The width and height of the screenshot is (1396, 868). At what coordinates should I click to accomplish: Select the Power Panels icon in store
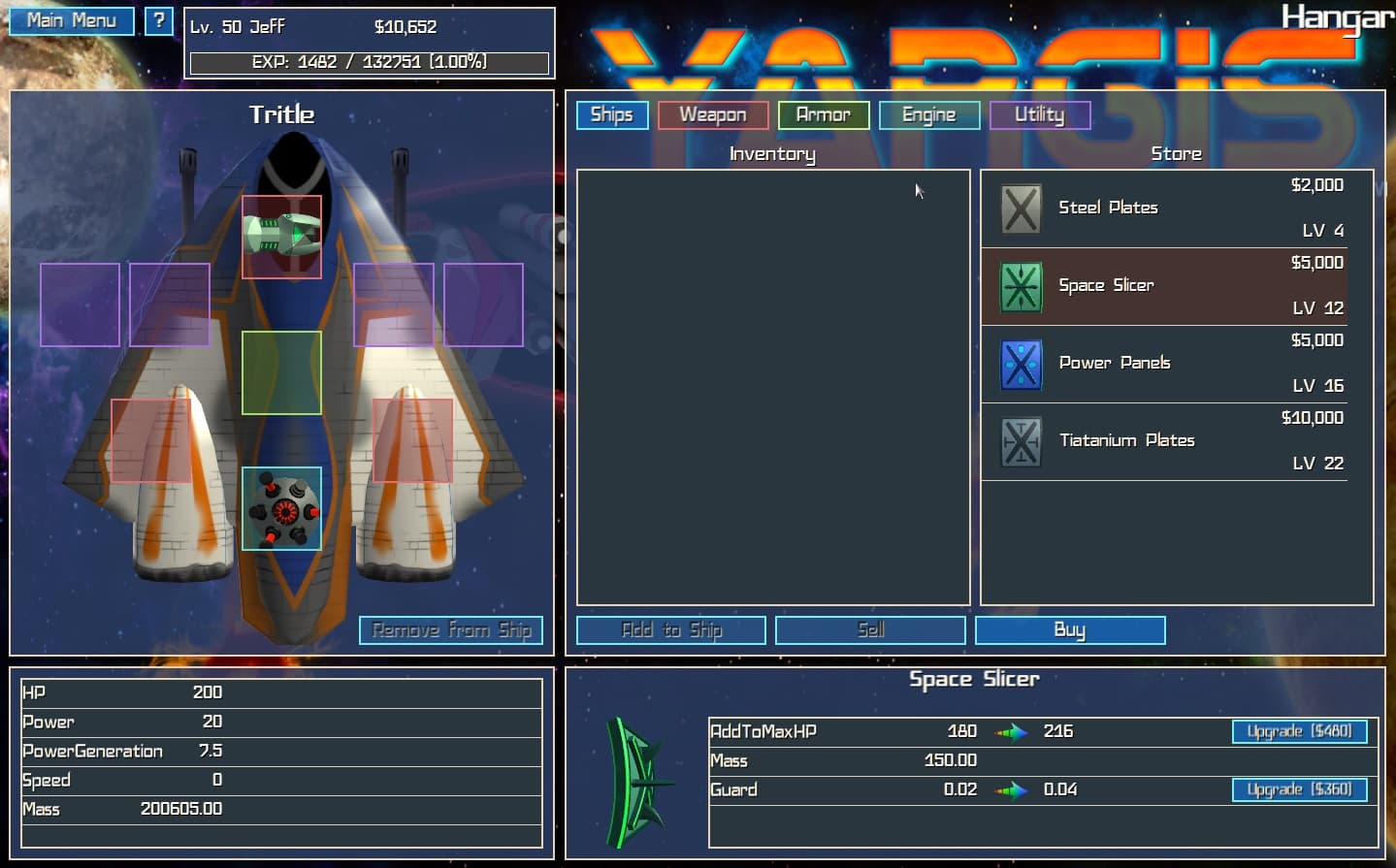(x=1021, y=363)
